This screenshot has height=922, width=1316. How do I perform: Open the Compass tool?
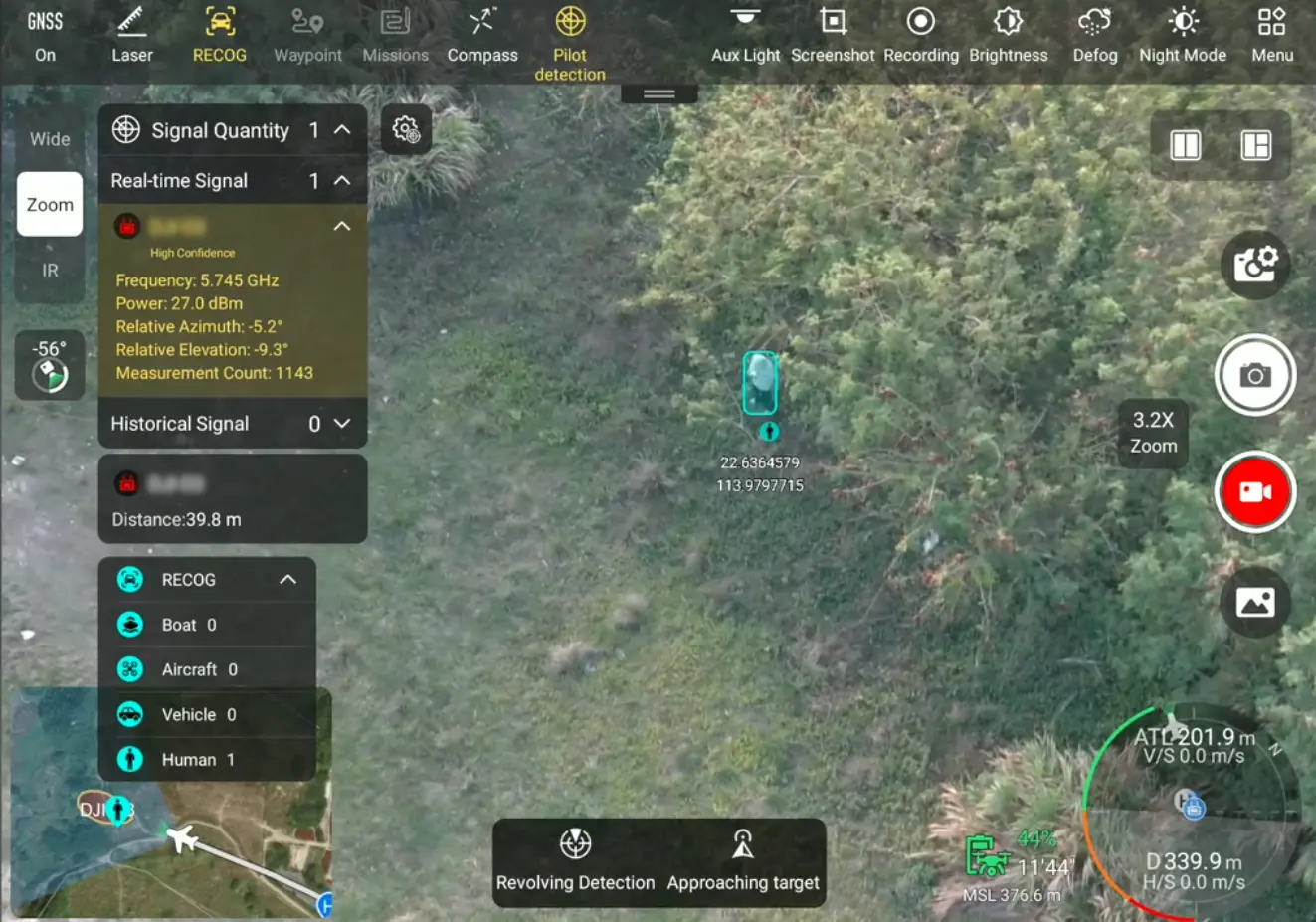click(482, 35)
